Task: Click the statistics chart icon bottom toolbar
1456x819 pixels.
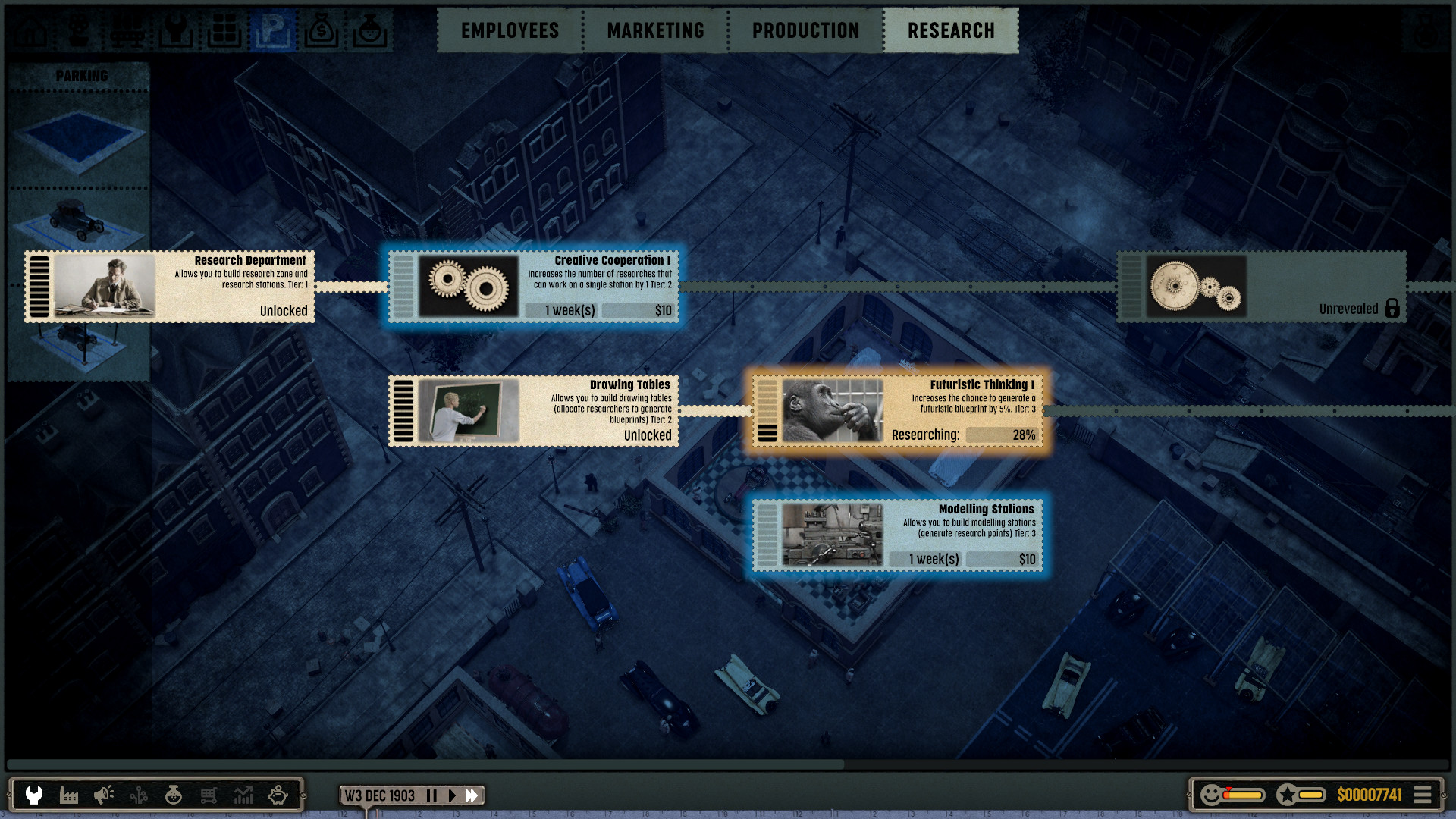Action: click(x=243, y=795)
